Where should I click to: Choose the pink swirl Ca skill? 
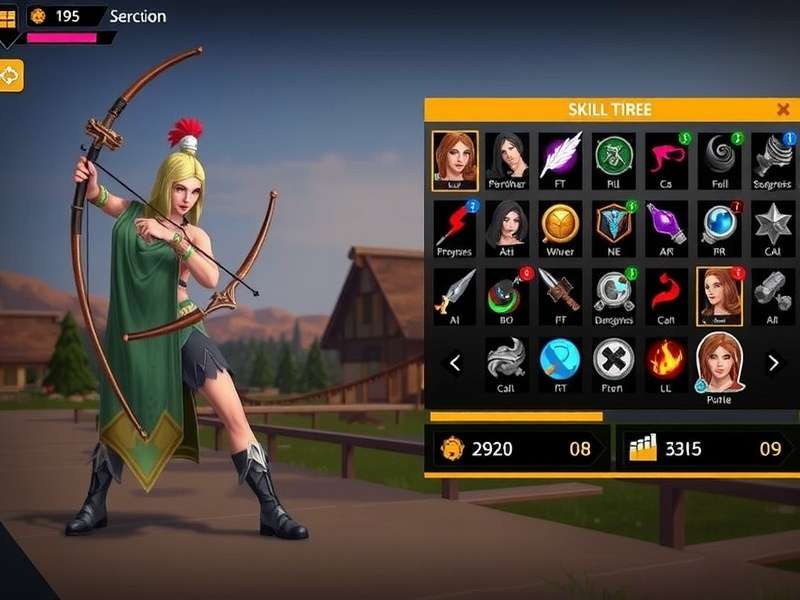click(666, 155)
